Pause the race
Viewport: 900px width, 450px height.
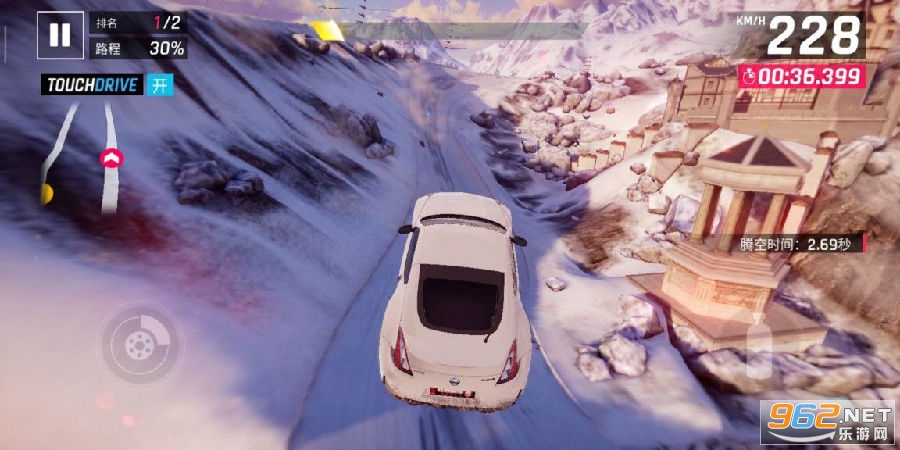(60, 35)
